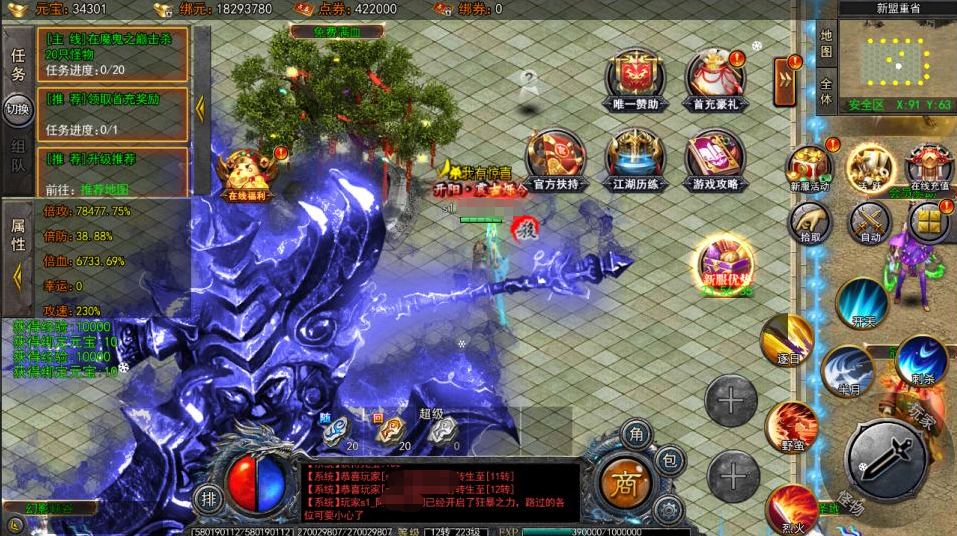957x536 pixels.
Task: Open the 唯一赞助 sponsor icon
Action: pos(634,79)
